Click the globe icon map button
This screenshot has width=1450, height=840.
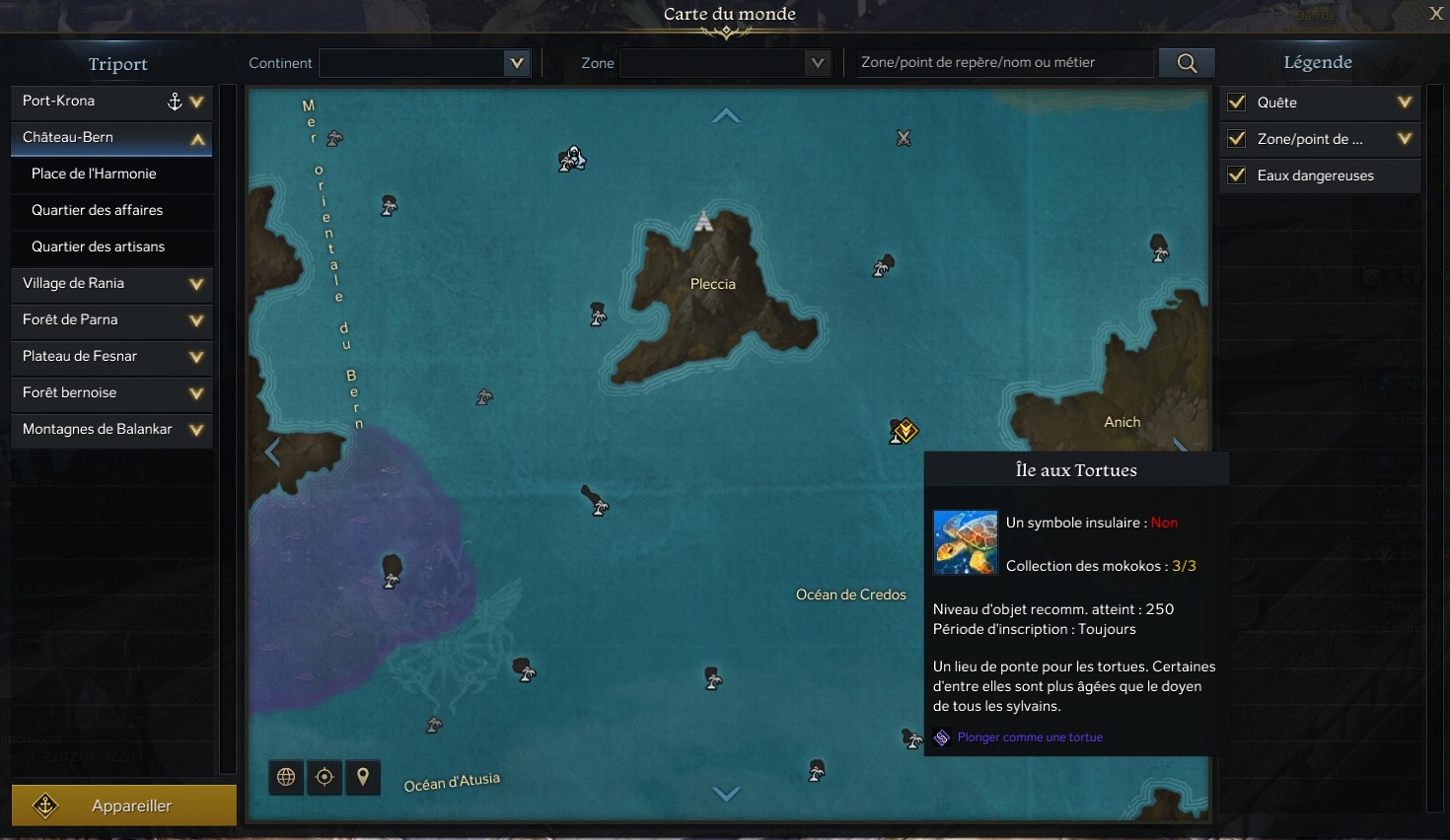pos(286,777)
